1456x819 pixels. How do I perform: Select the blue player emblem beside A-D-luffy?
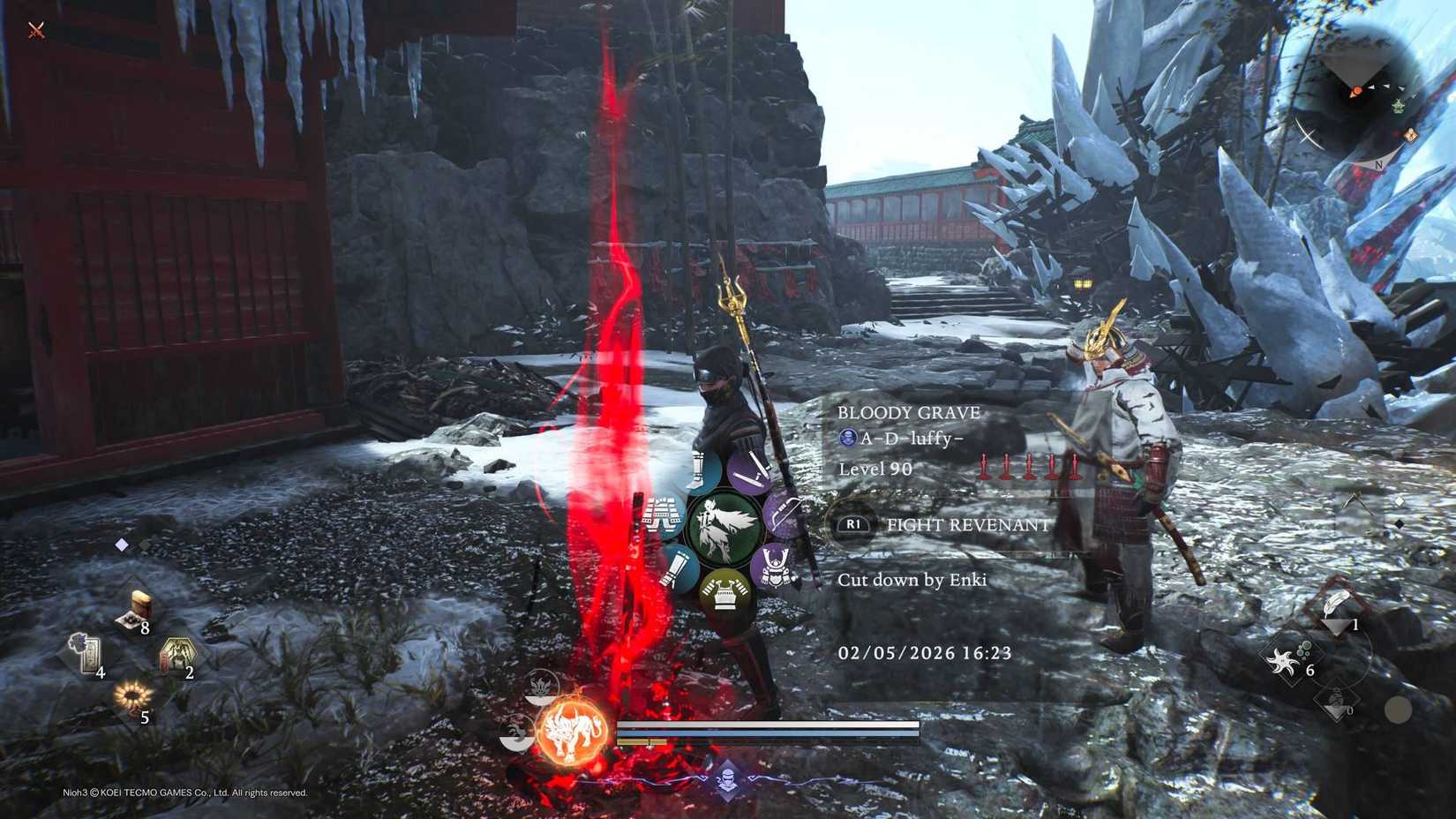(x=849, y=439)
